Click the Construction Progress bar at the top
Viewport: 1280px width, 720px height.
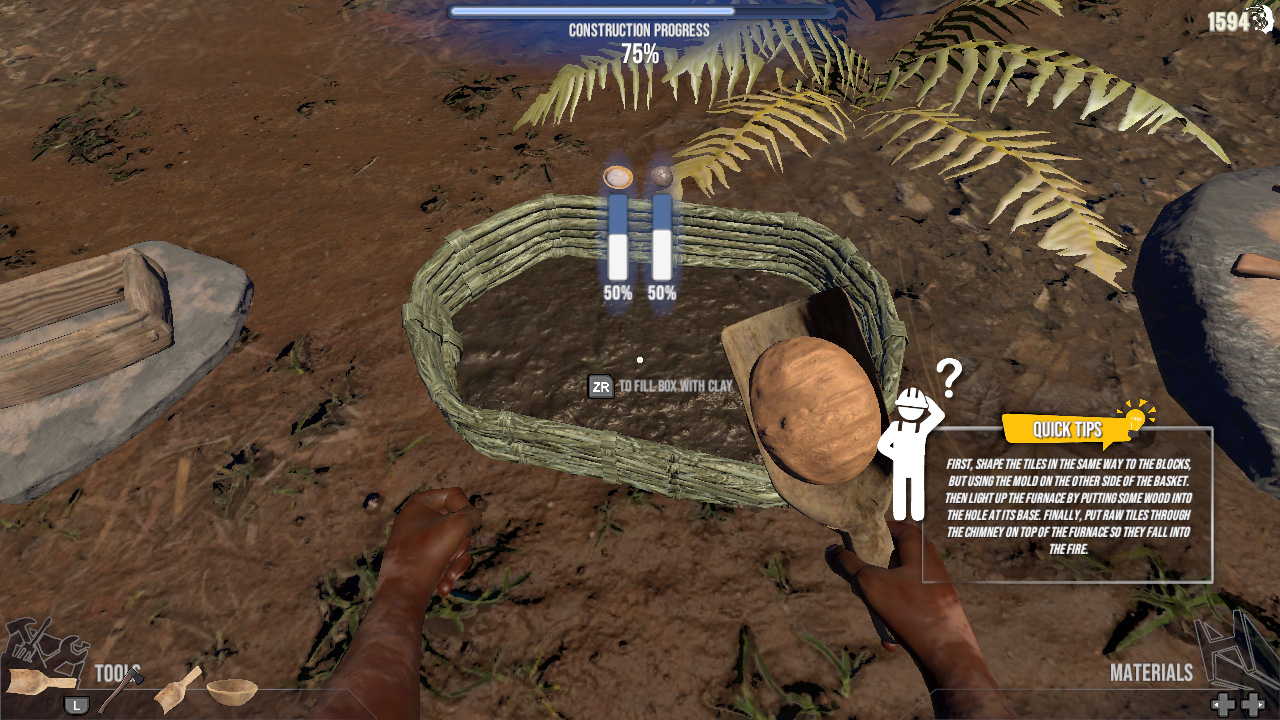[640, 10]
